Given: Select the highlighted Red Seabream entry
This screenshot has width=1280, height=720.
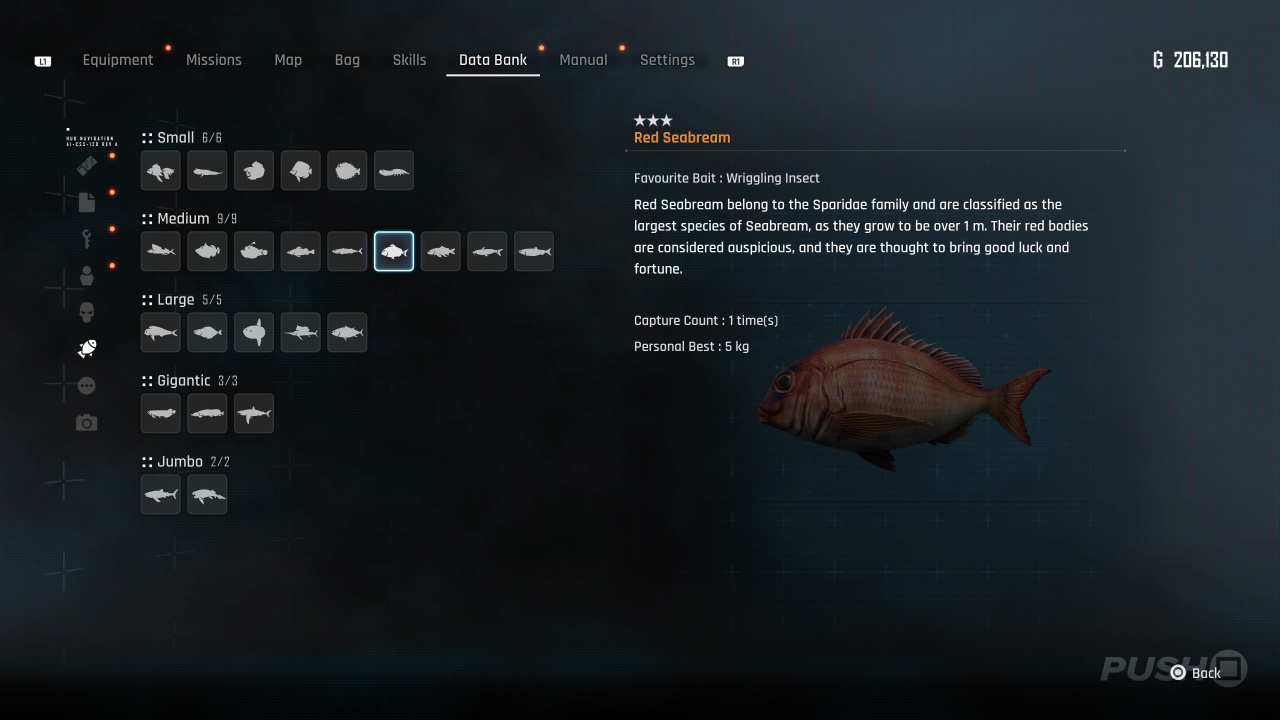Looking at the screenshot, I should coord(394,251).
